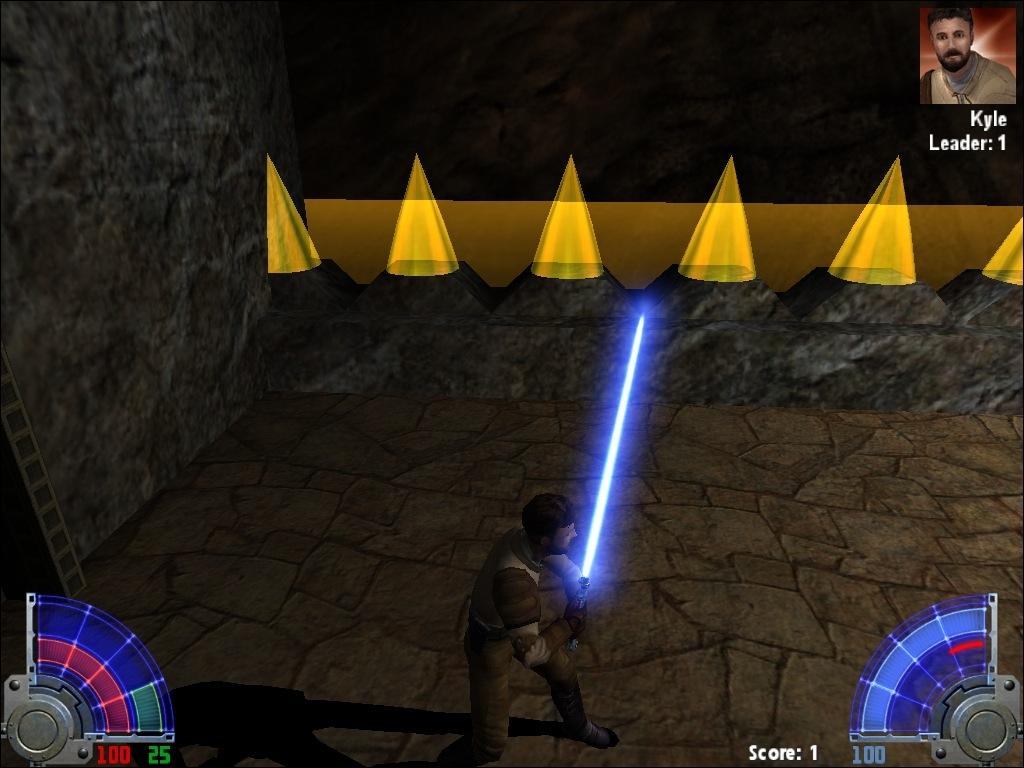Click Kyle's leader portrait
This screenshot has width=1024, height=768.
pyautogui.click(x=966, y=56)
